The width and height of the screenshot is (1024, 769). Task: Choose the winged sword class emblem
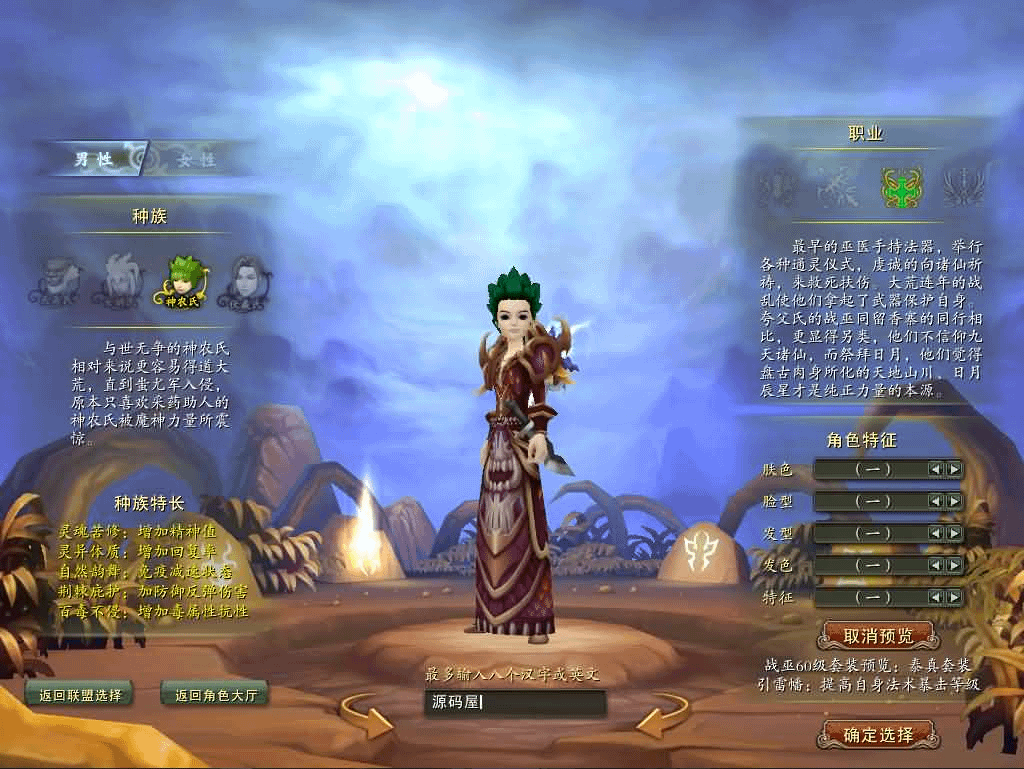pyautogui.click(x=963, y=186)
